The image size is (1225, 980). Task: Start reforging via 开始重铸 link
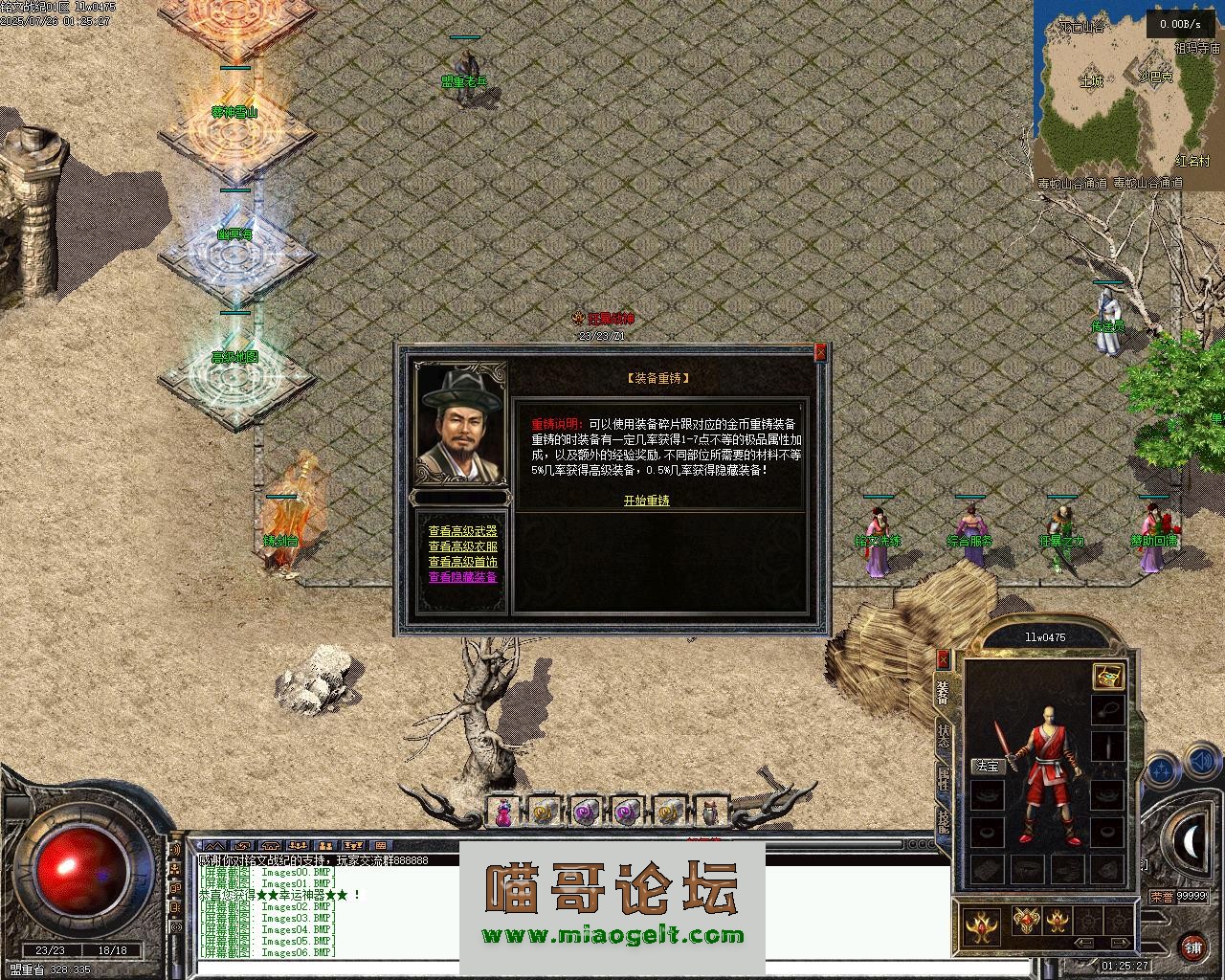646,501
